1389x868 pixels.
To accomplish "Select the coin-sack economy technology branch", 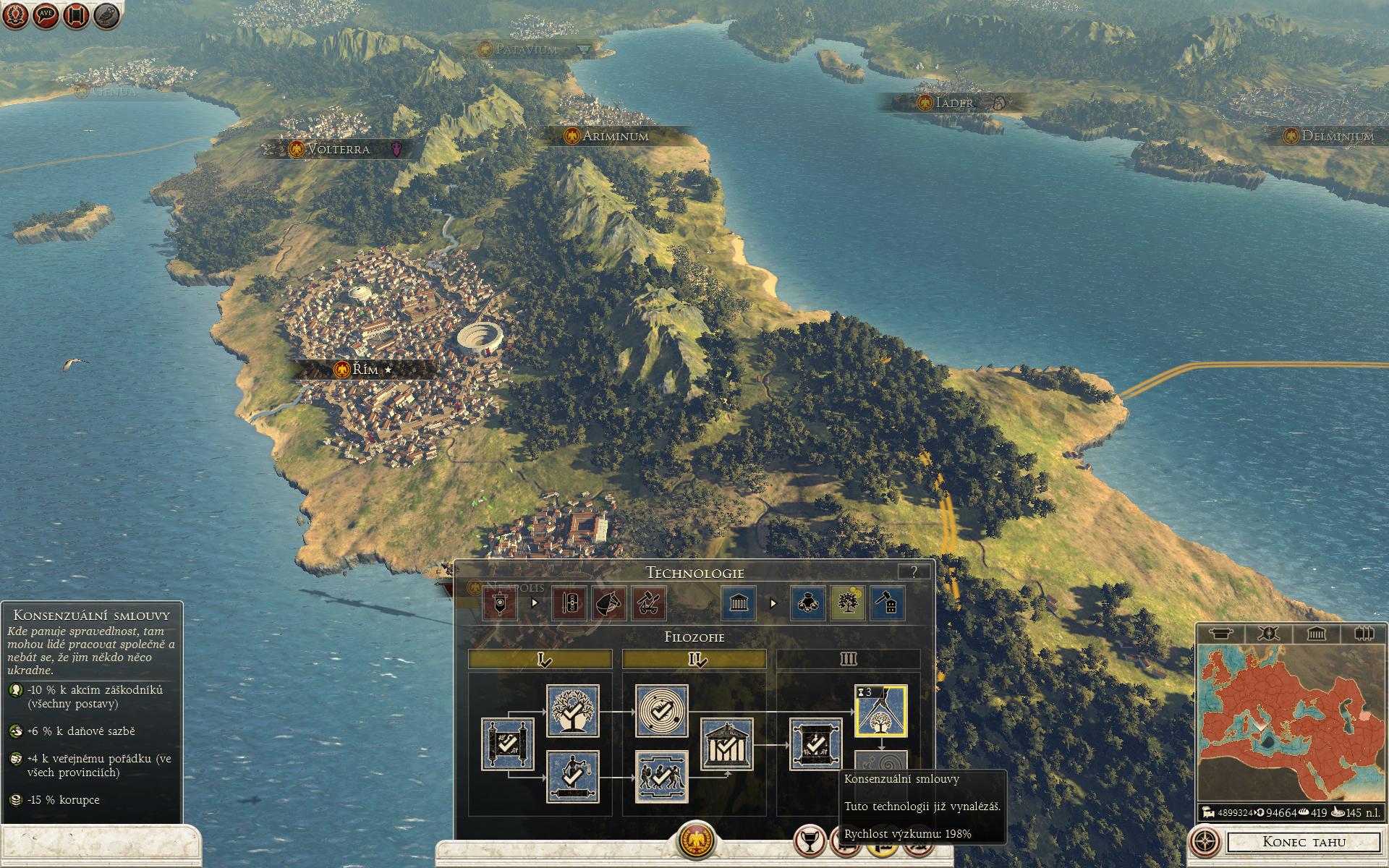I will [x=808, y=603].
